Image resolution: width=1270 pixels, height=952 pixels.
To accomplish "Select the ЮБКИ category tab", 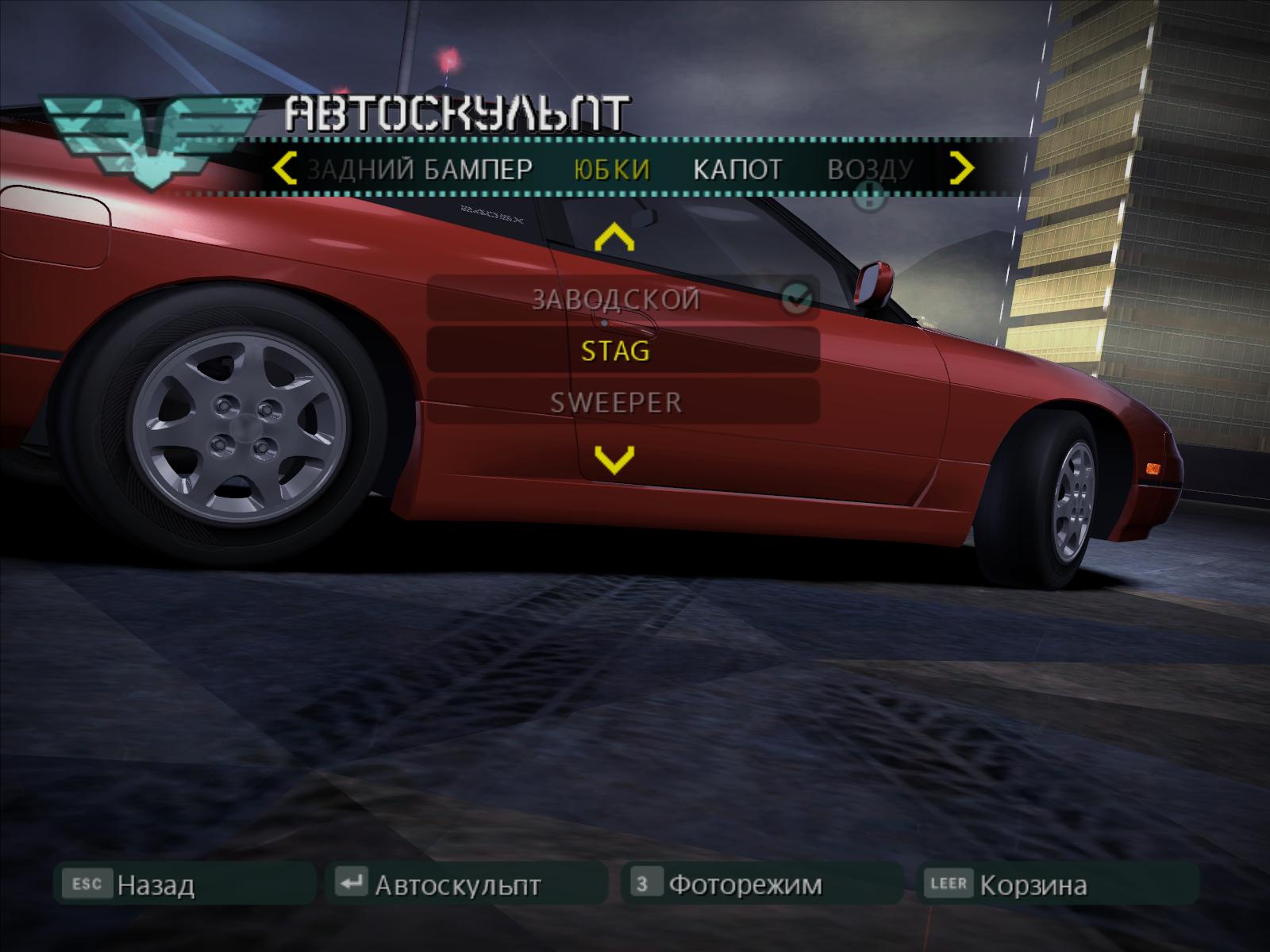I will tap(612, 170).
